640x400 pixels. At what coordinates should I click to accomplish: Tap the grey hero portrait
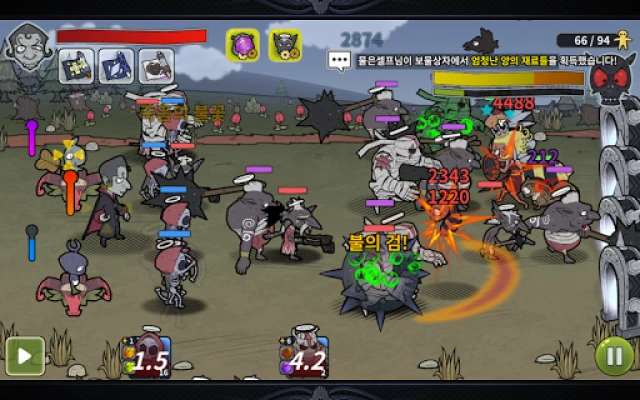(26, 45)
